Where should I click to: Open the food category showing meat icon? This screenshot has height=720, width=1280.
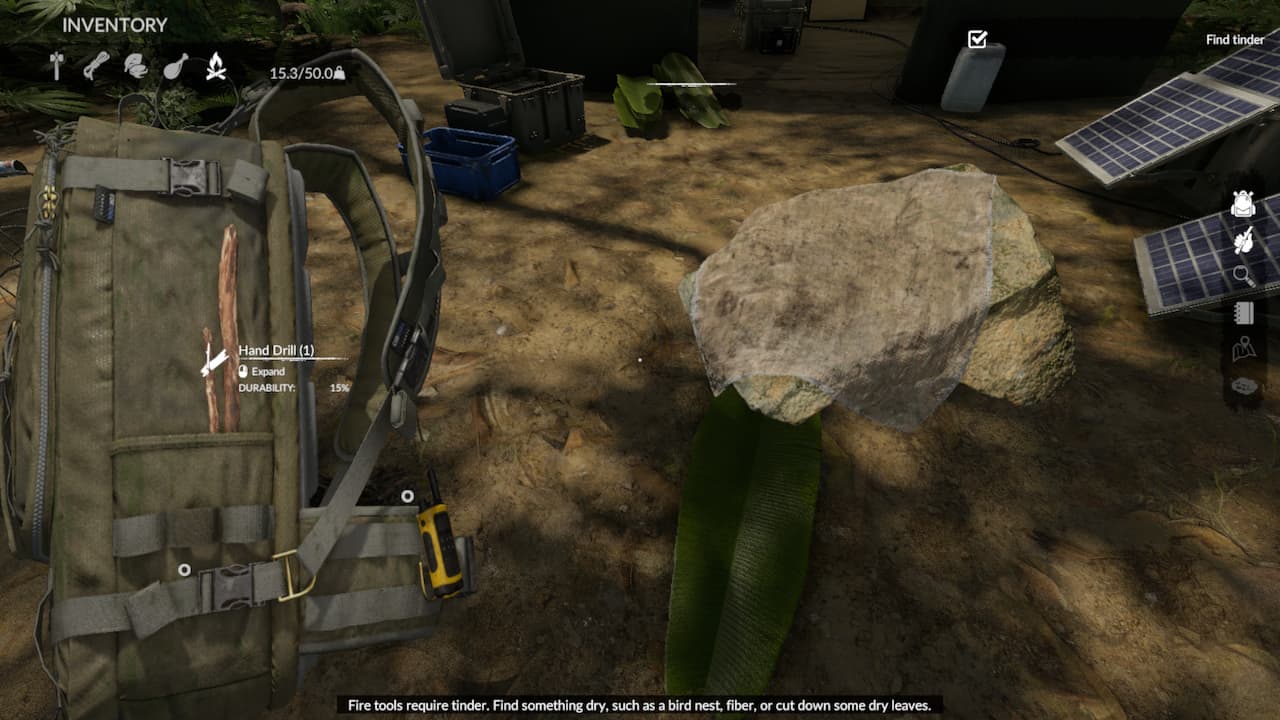(x=177, y=67)
